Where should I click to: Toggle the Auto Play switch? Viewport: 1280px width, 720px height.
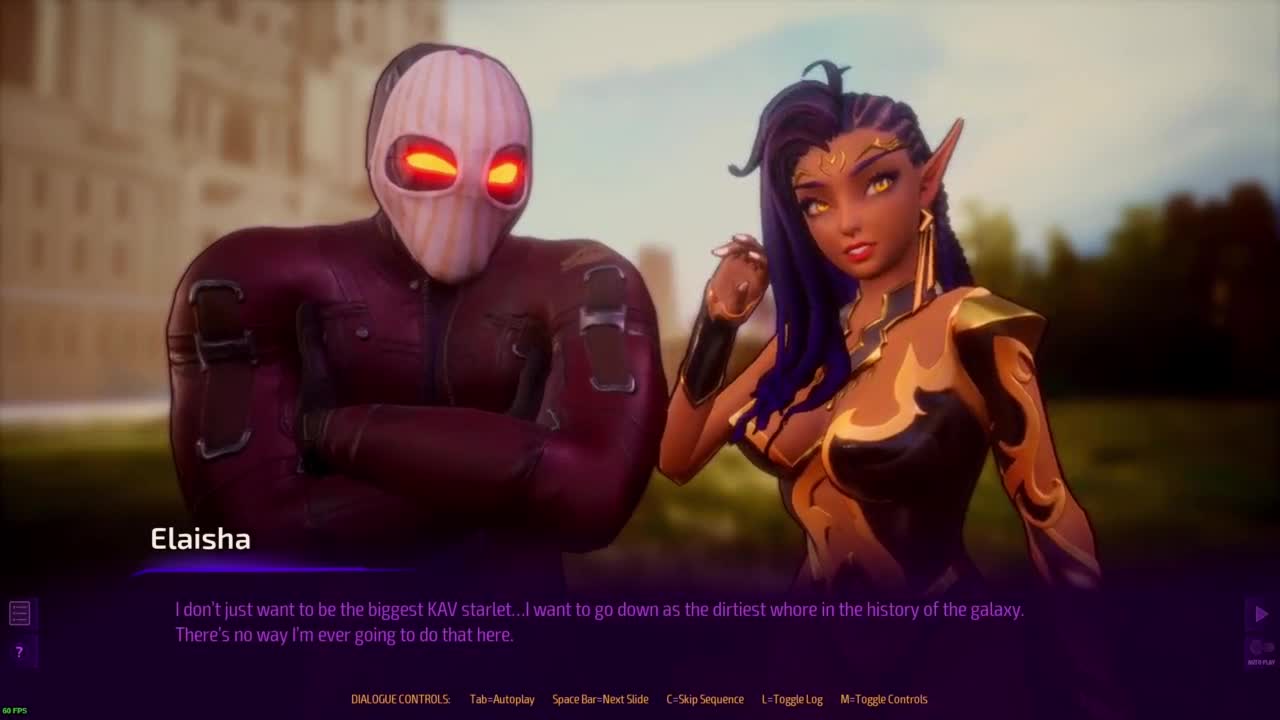pyautogui.click(x=1261, y=648)
